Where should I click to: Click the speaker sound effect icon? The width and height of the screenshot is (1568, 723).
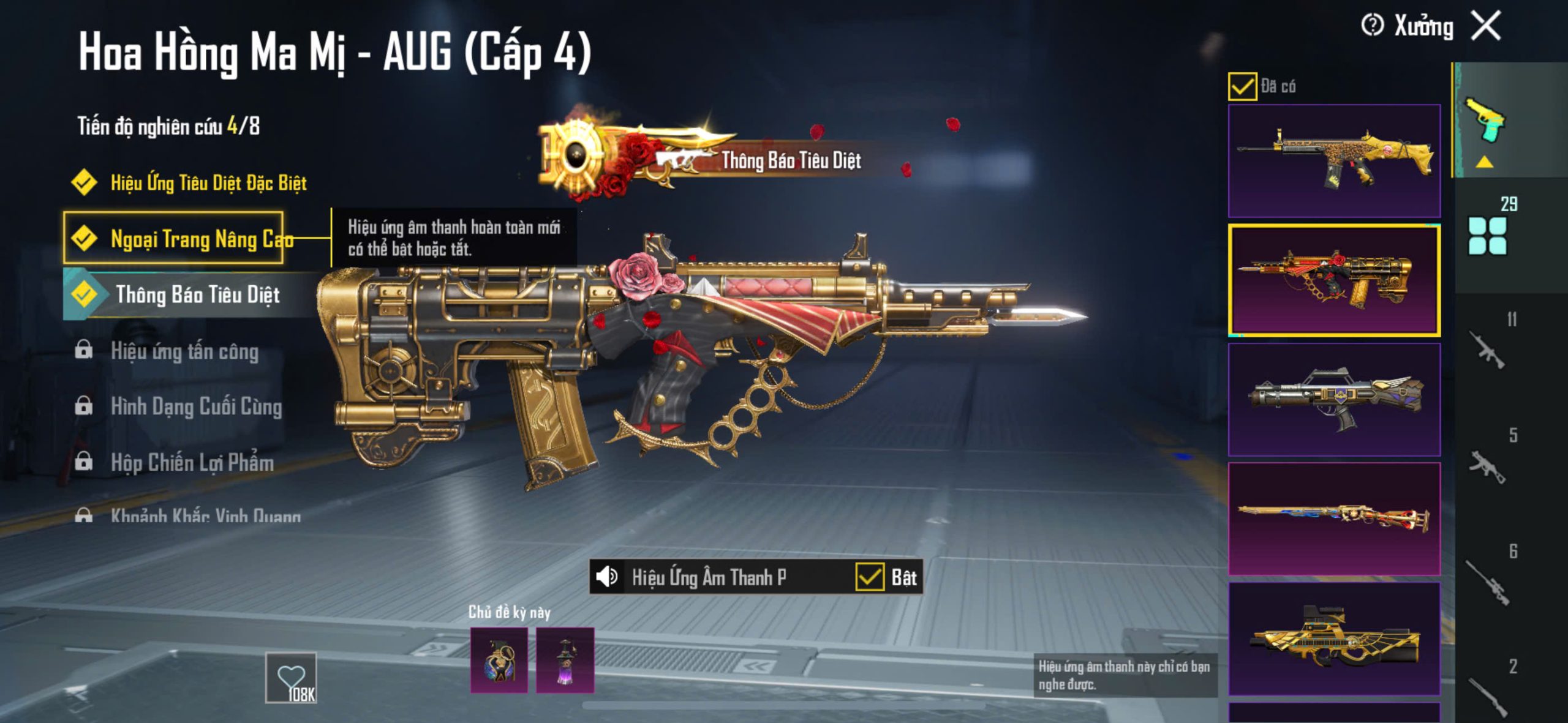click(606, 577)
